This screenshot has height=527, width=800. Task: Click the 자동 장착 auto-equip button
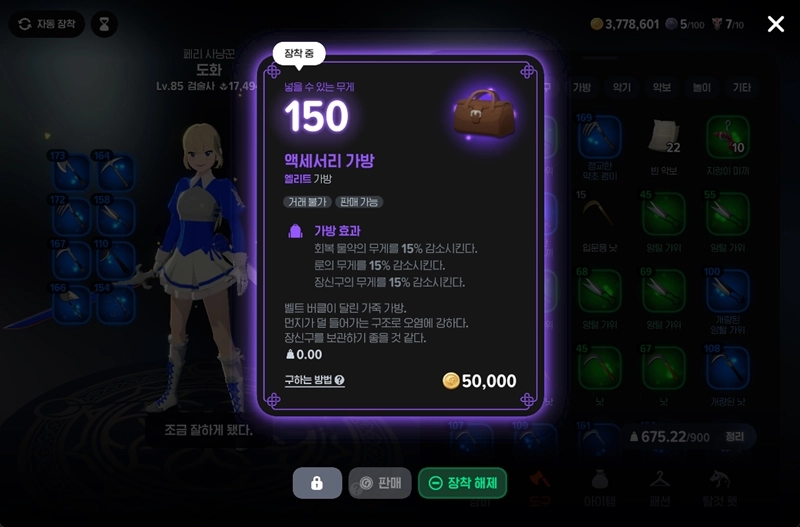point(47,24)
